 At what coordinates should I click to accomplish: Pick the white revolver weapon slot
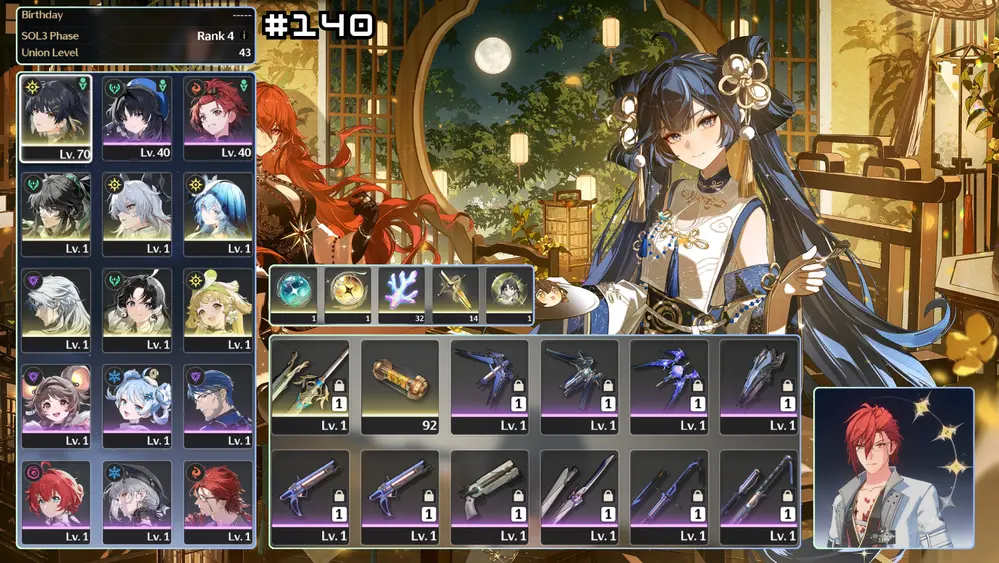pos(490,496)
